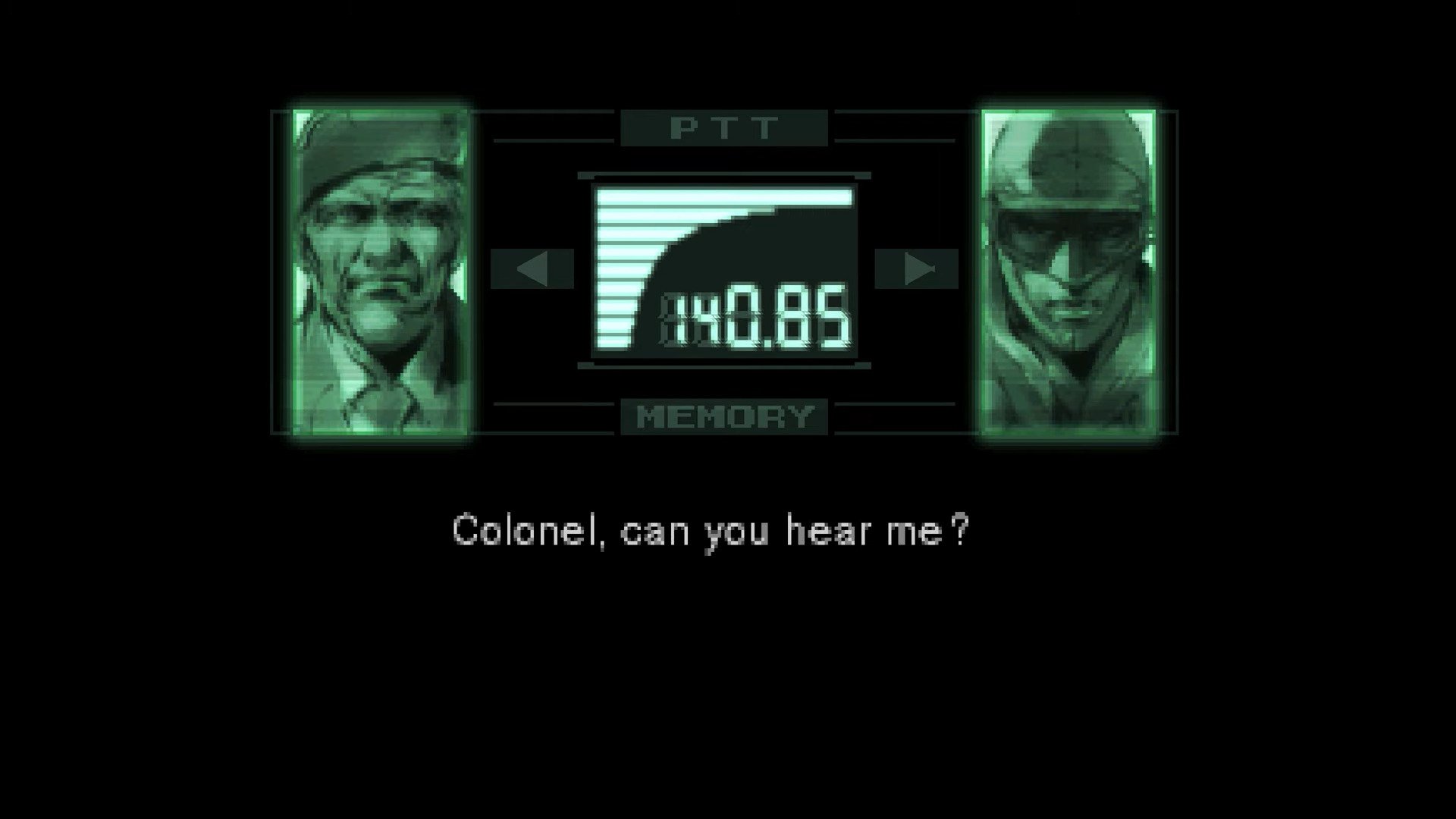
Task: Open the MEMORY frequency list
Action: pos(723,416)
